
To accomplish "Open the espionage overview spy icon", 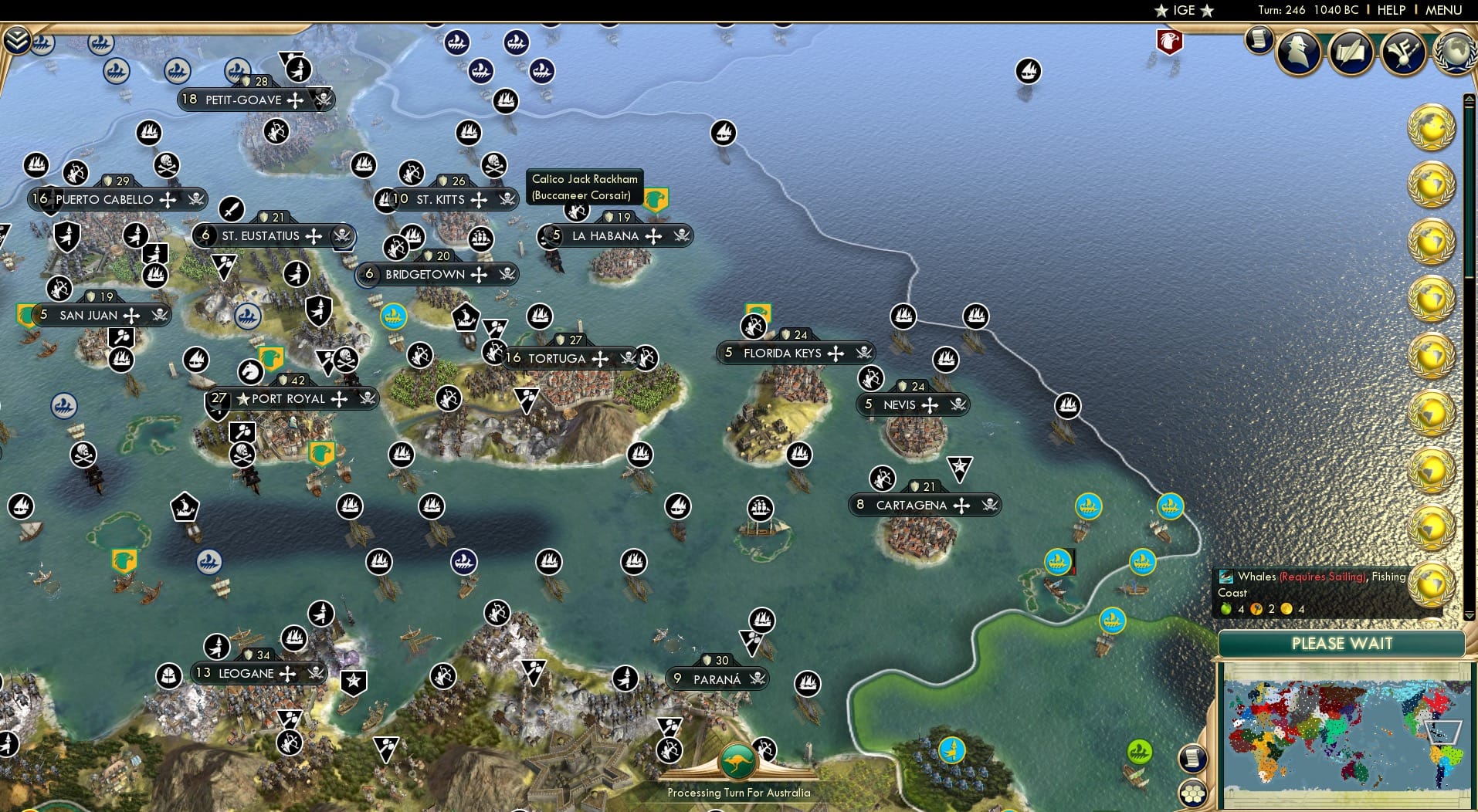I will (x=1300, y=50).
